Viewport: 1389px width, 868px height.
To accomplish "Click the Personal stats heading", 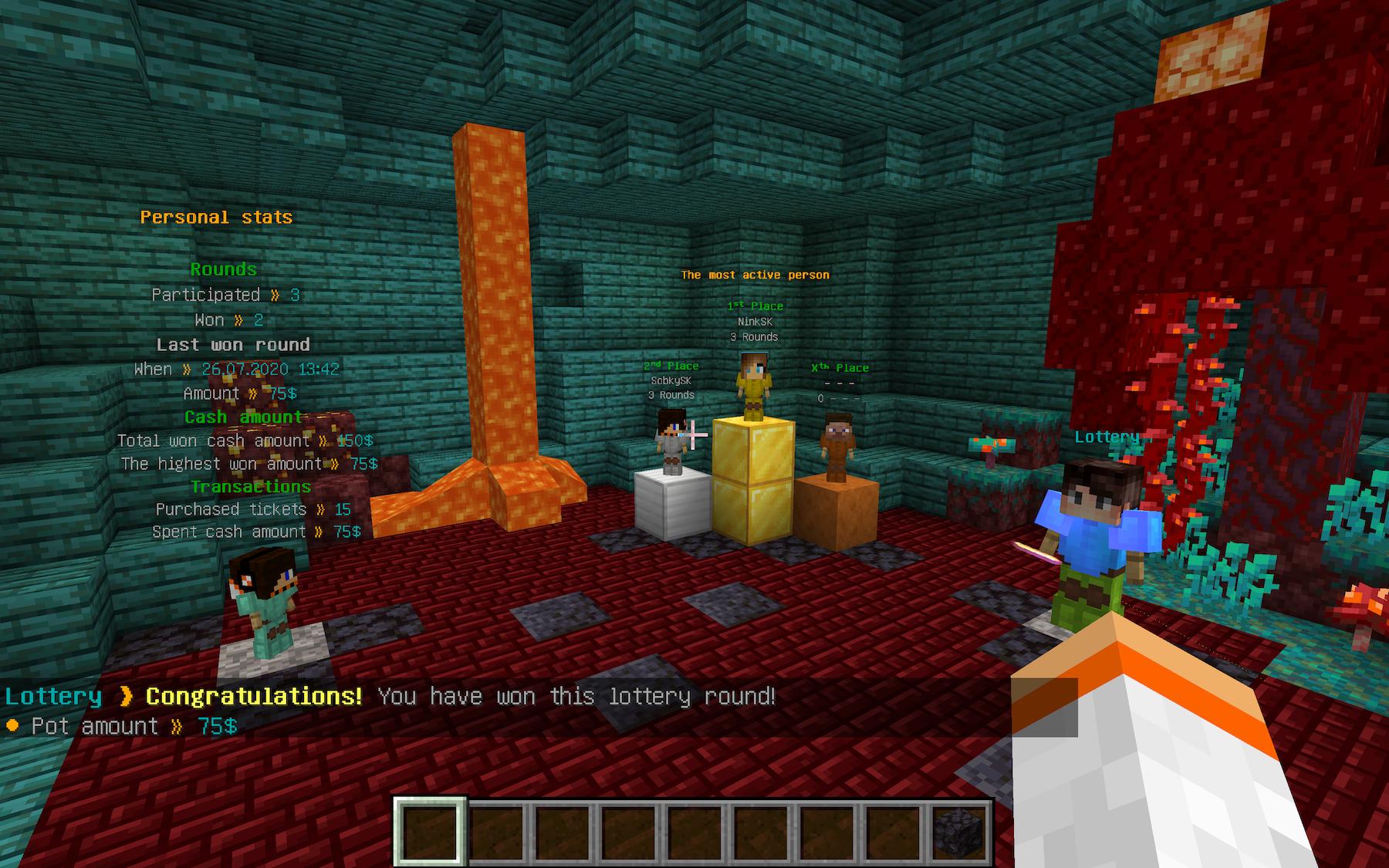I will (215, 217).
